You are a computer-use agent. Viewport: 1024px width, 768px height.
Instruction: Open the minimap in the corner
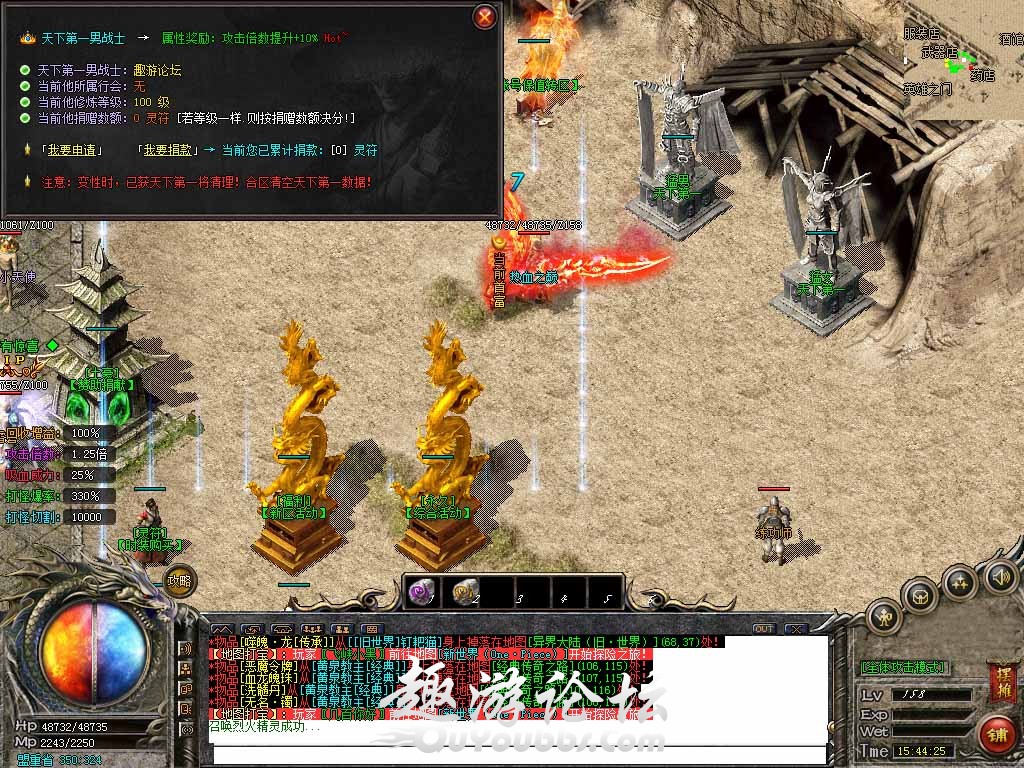pyautogui.click(x=963, y=60)
